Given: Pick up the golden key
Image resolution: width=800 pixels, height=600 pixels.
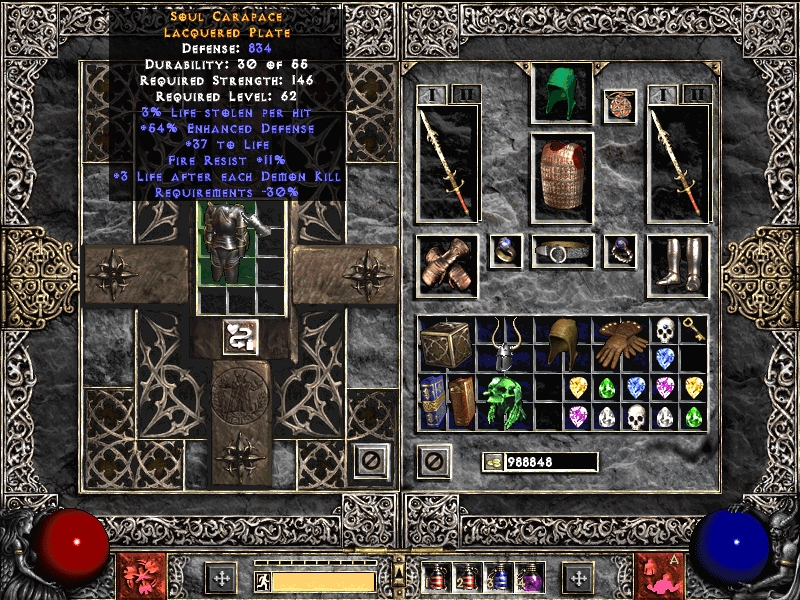Looking at the screenshot, I should (693, 329).
